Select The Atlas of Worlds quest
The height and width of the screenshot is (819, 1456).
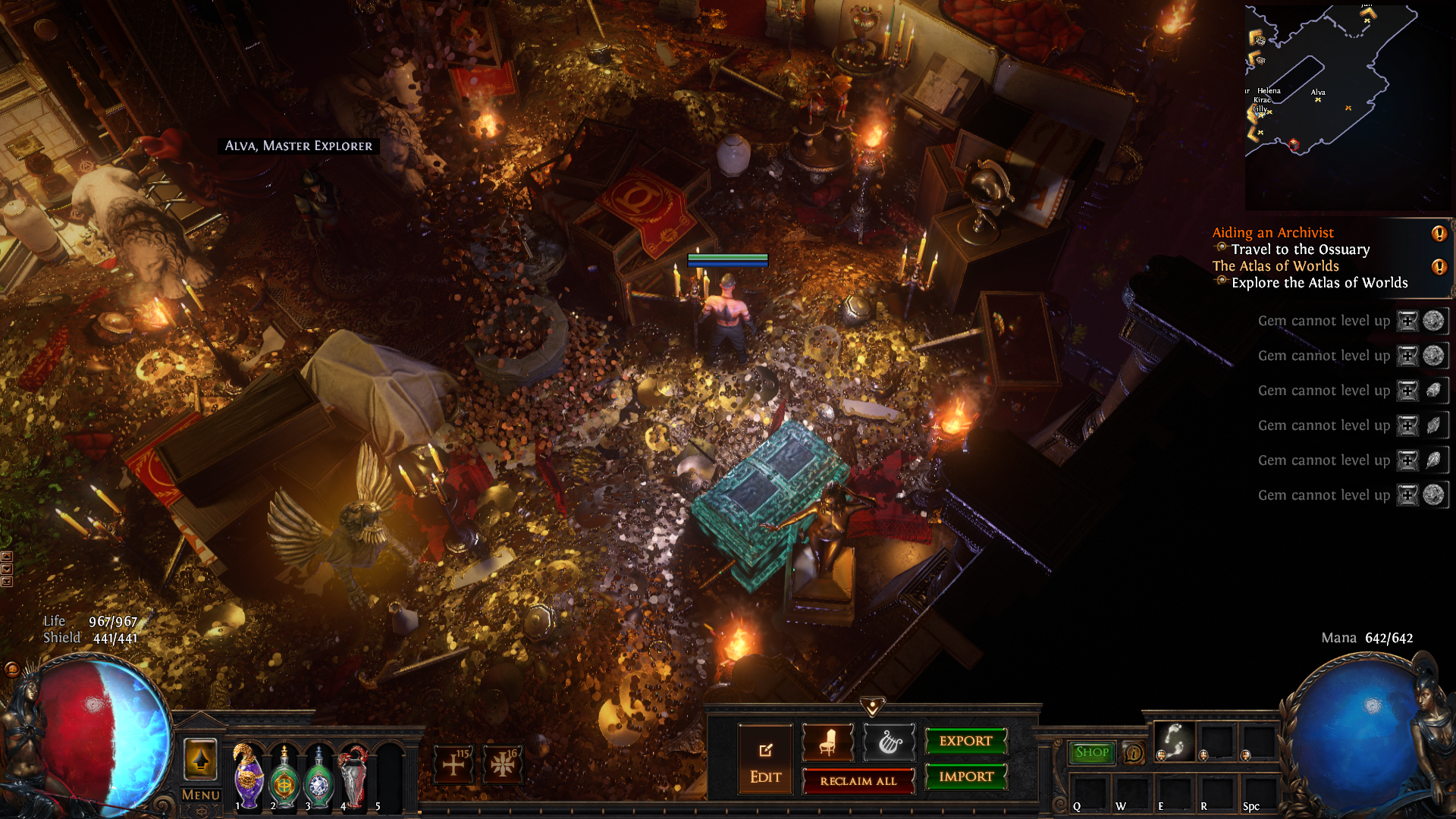[x=1276, y=266]
